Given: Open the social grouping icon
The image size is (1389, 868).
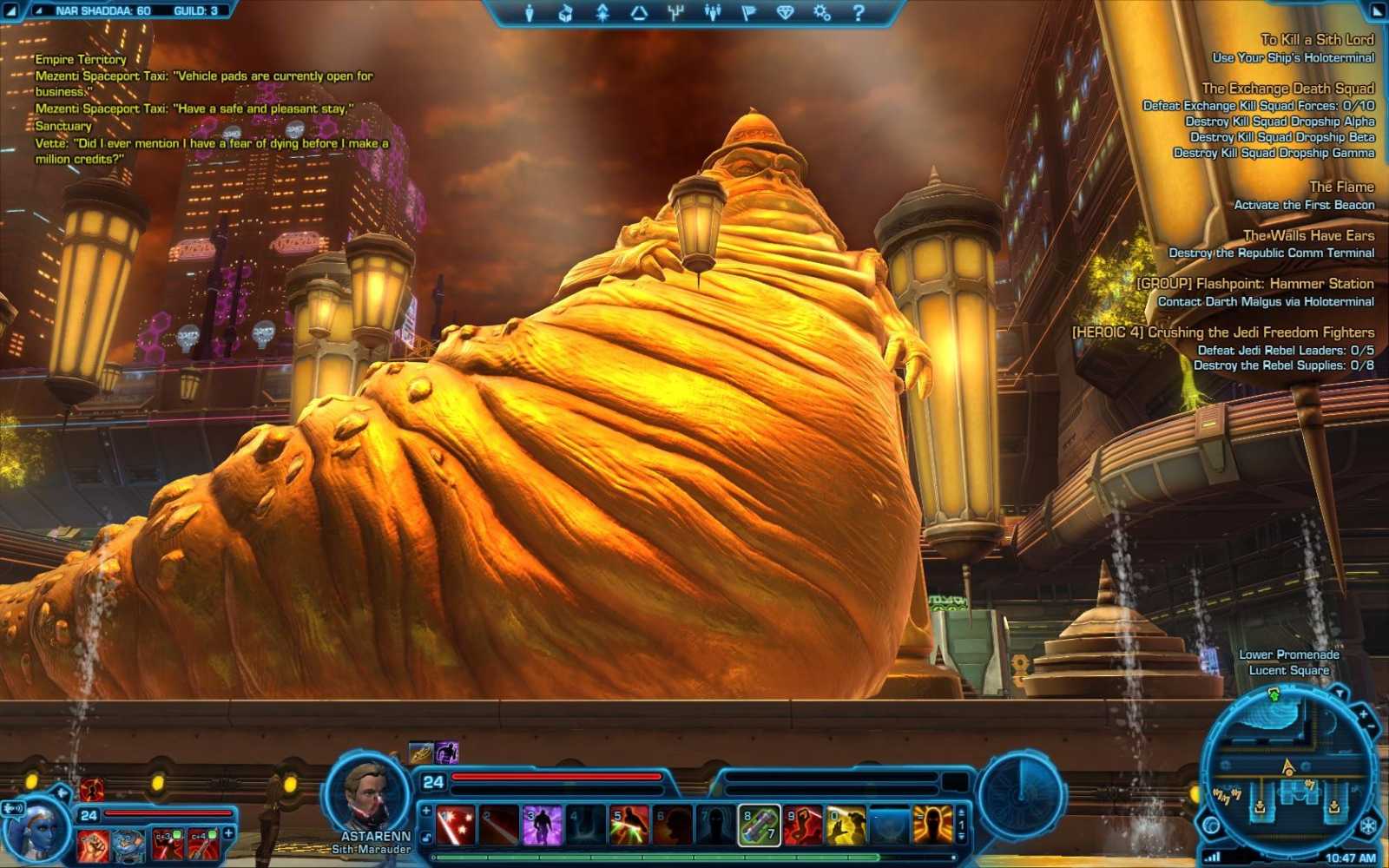Looking at the screenshot, I should (x=713, y=11).
